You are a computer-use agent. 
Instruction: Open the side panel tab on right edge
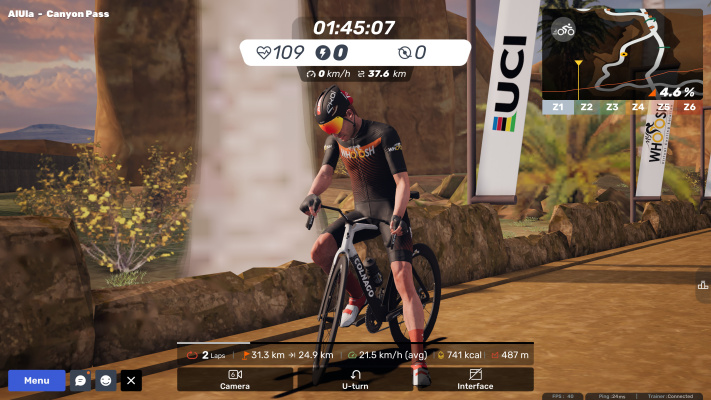pos(703,285)
